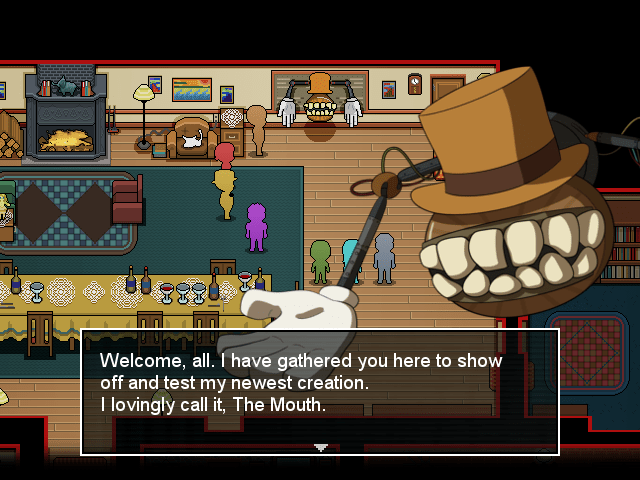This screenshot has width=640, height=480.
Task: Click the dialogue continue arrow
Action: tap(320, 447)
